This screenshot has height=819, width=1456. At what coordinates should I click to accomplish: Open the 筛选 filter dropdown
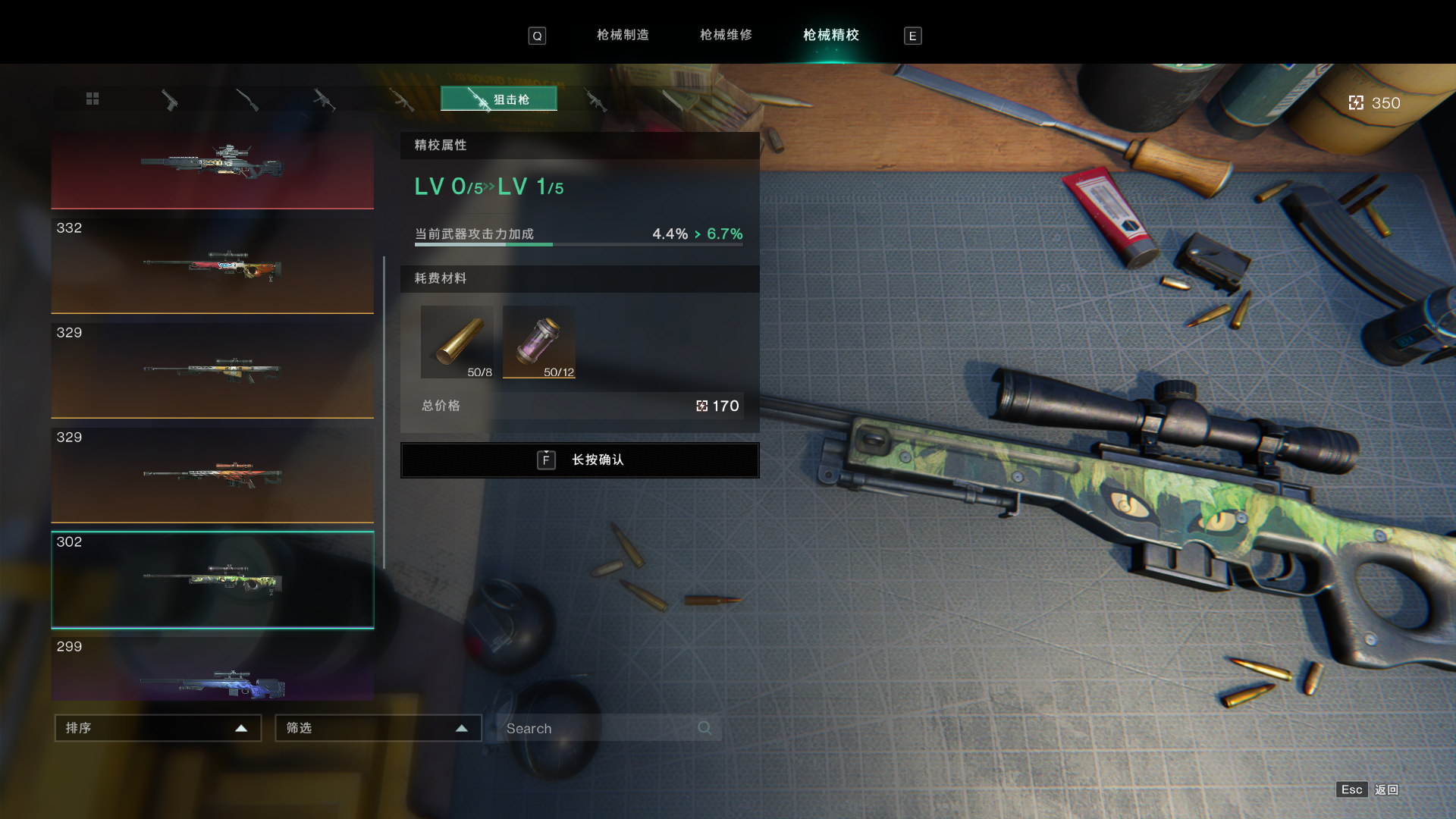(378, 728)
